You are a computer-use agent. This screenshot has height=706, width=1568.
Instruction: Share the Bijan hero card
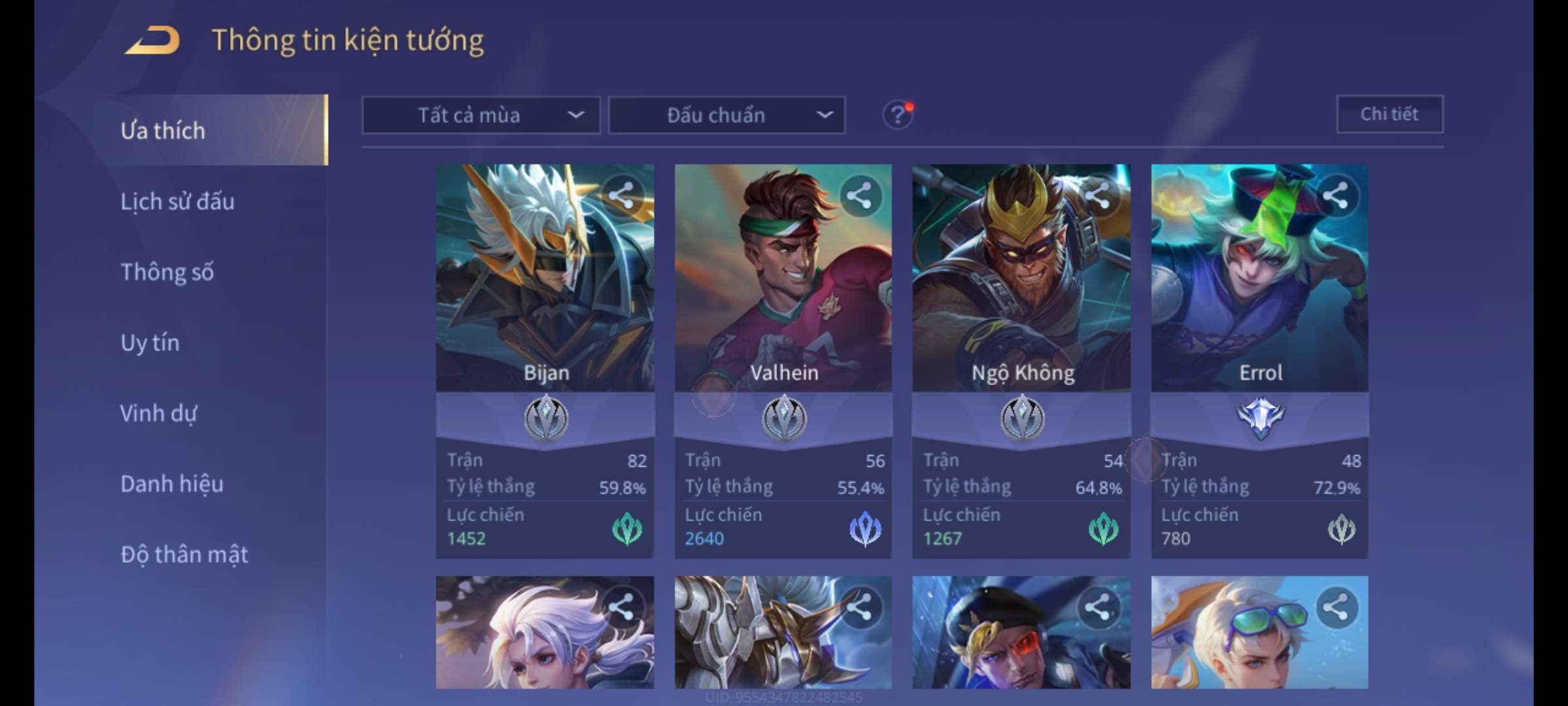[621, 195]
